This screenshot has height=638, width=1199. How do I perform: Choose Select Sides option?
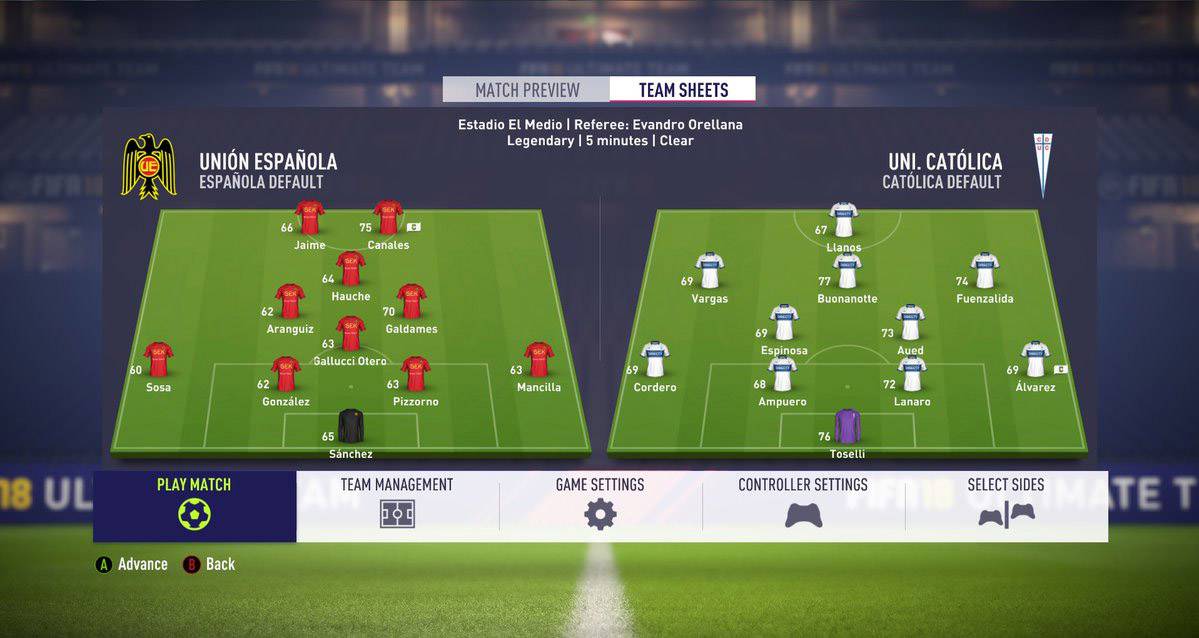click(1006, 505)
